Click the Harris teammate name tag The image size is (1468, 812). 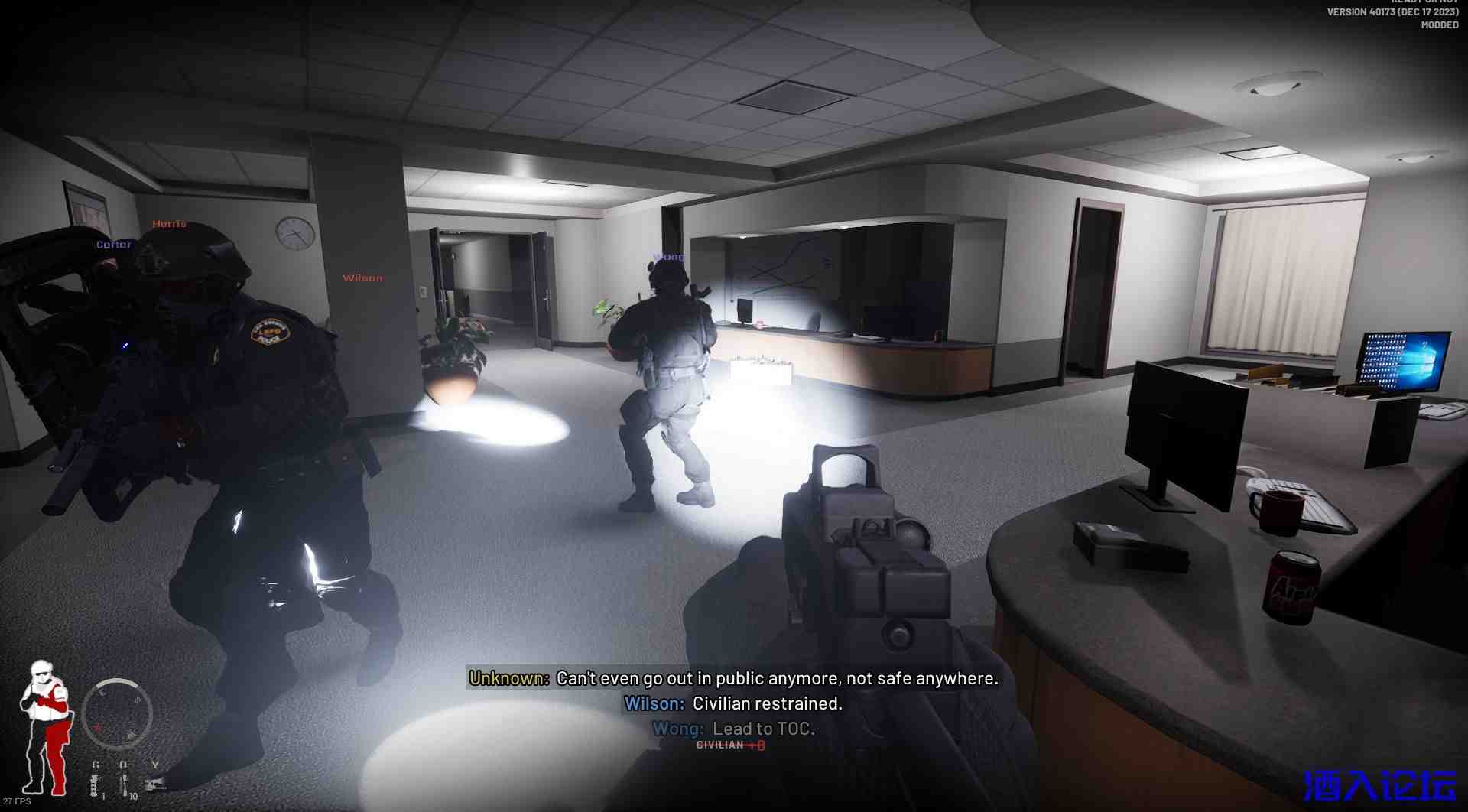point(169,224)
